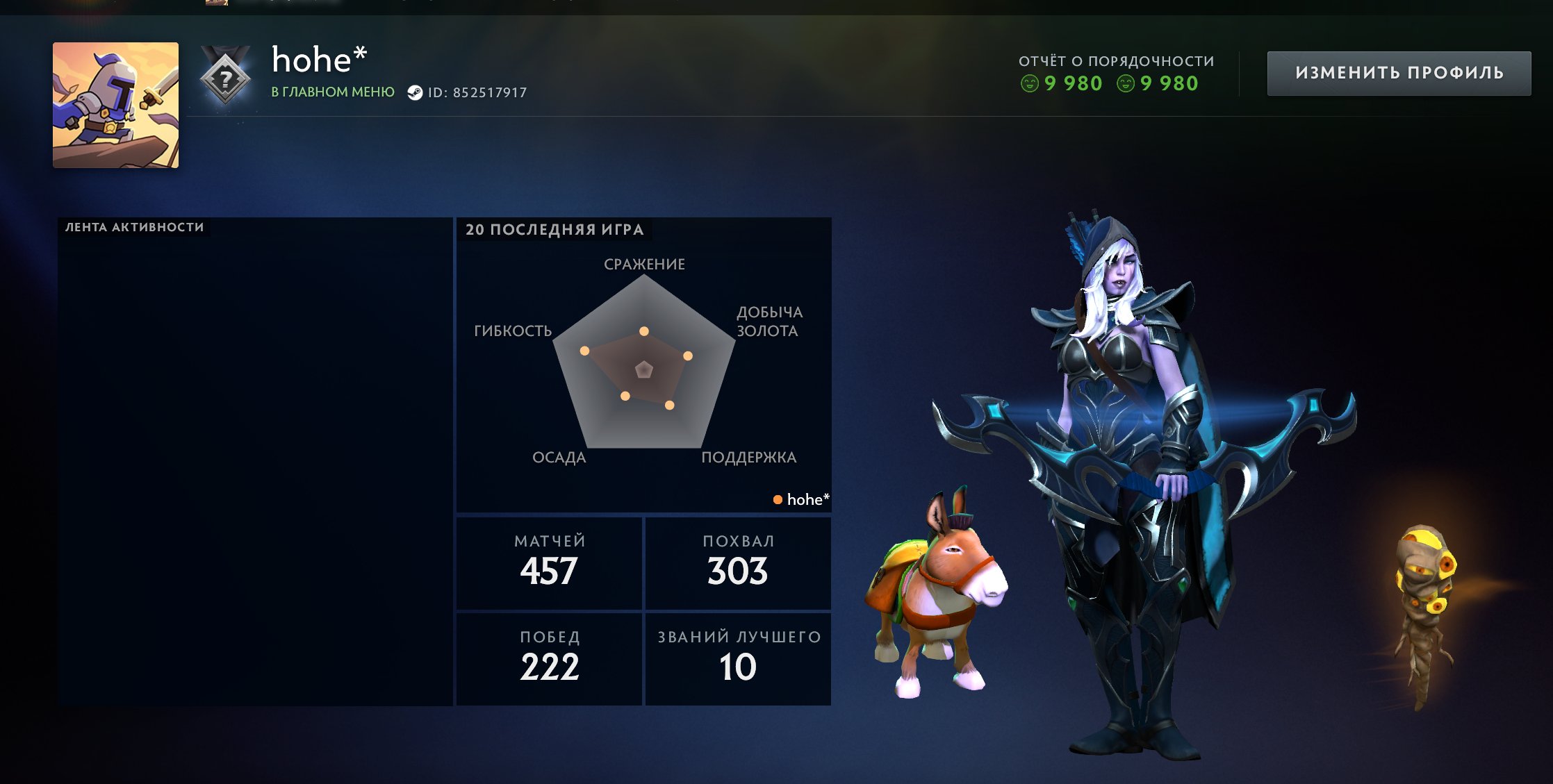Viewport: 1553px width, 784px height.
Task: Open the knight profile avatar picture
Action: tap(115, 105)
